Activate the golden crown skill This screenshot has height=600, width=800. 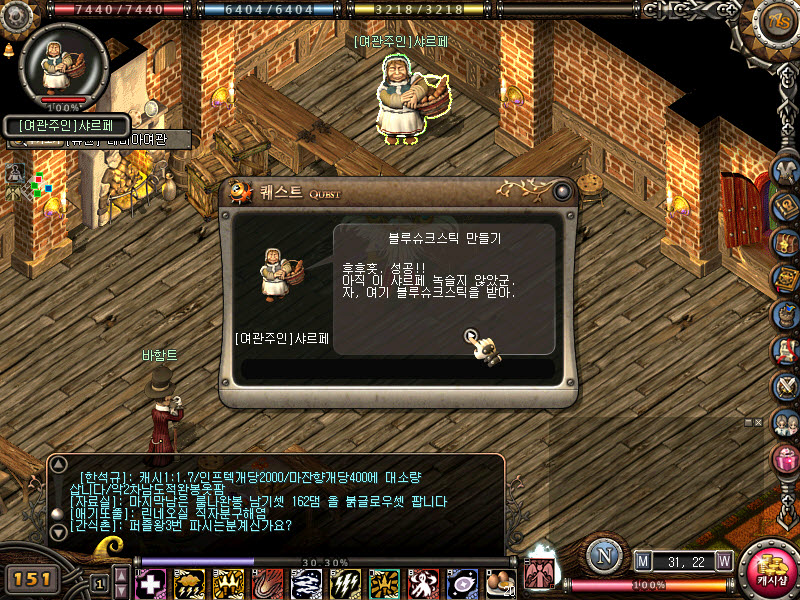pyautogui.click(x=228, y=584)
